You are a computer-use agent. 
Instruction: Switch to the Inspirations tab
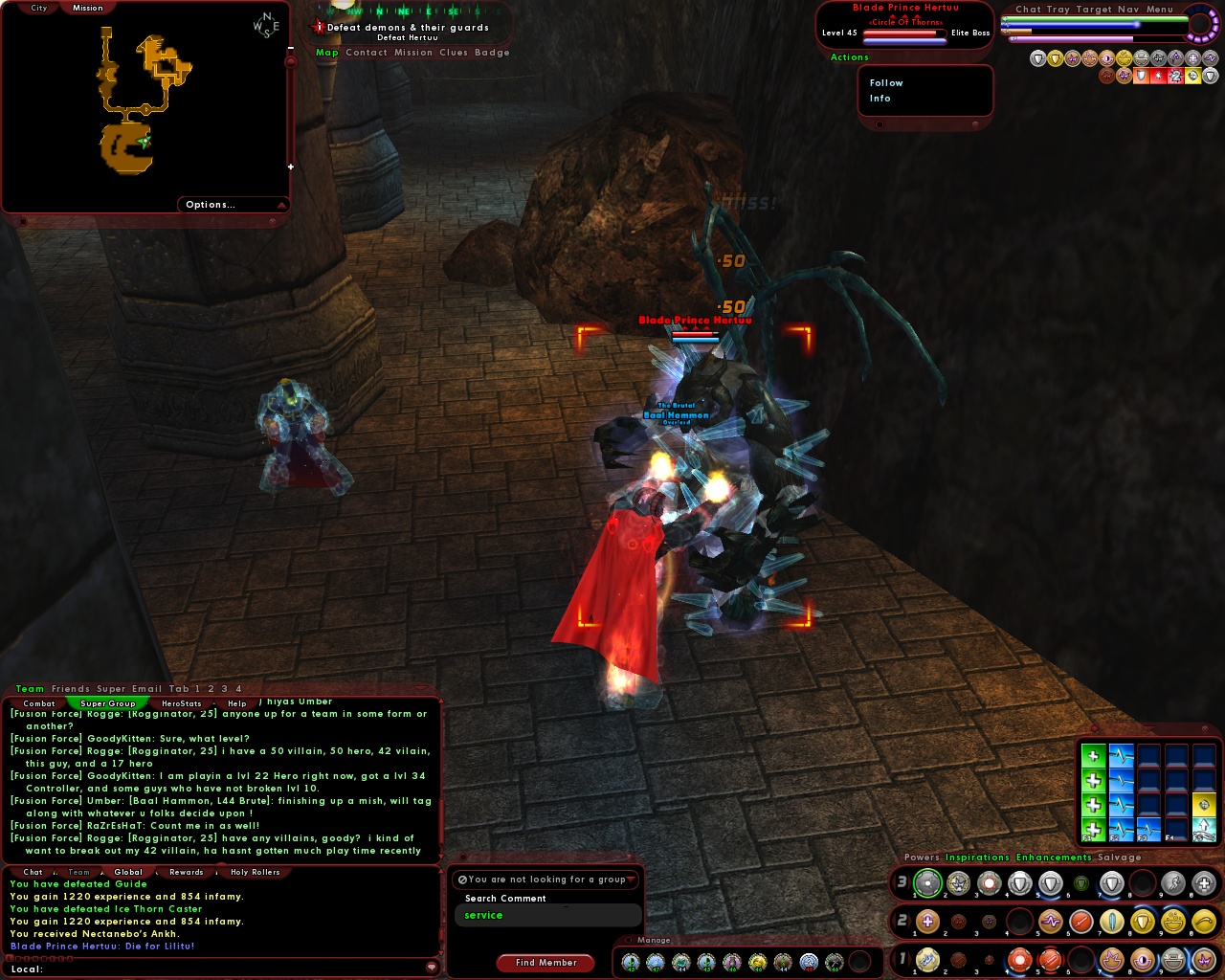tap(975, 857)
